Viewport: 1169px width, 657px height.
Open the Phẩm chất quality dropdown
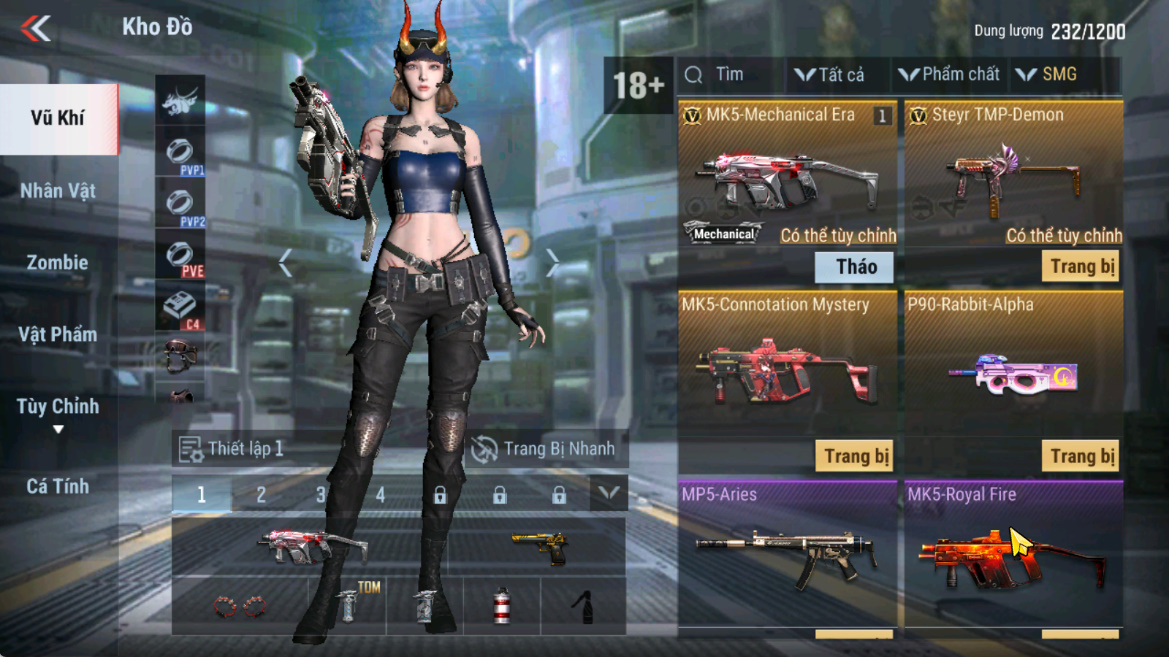pos(949,75)
